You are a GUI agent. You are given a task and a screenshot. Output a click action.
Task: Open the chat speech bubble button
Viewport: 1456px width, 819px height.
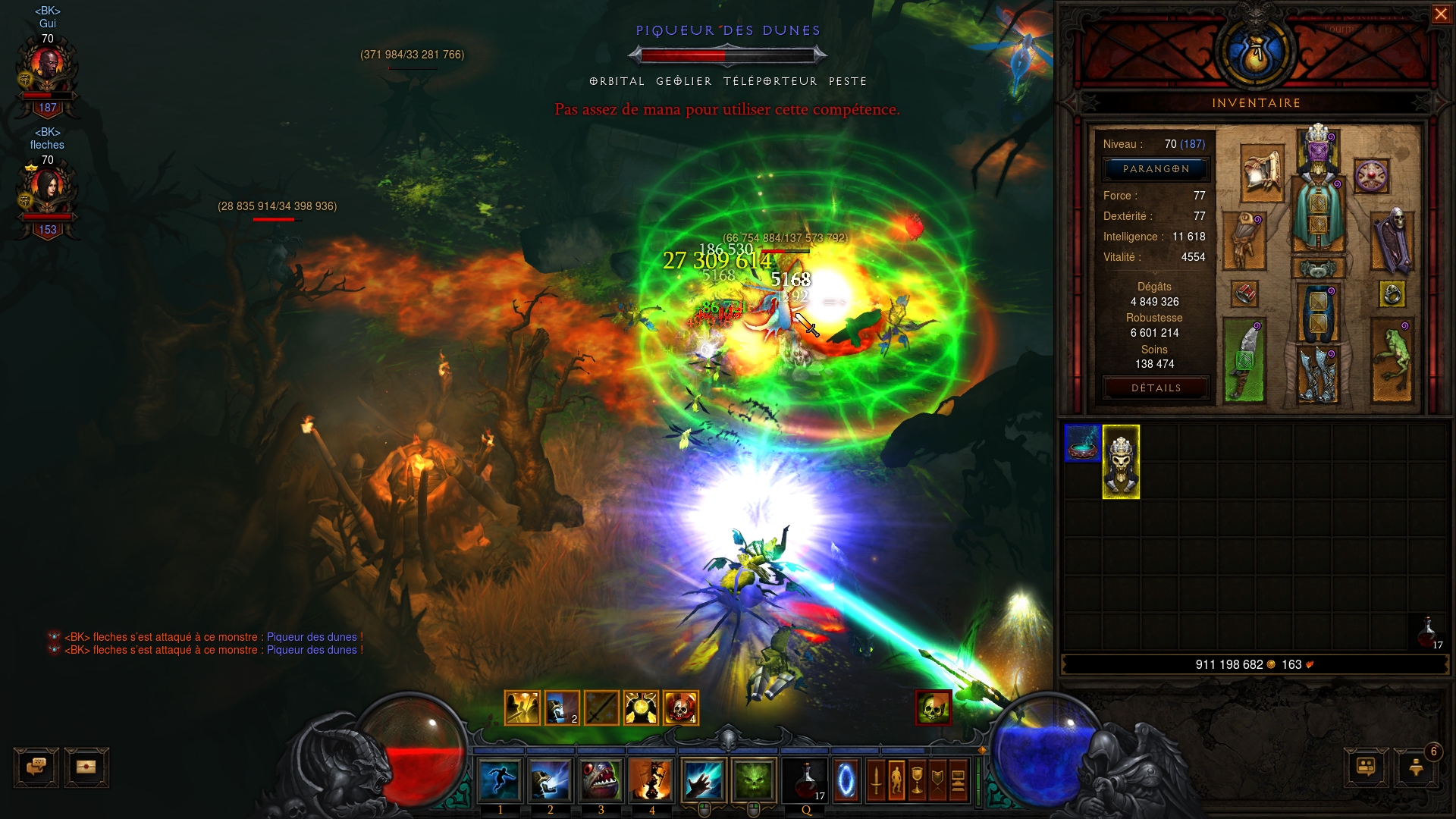pyautogui.click(x=36, y=767)
